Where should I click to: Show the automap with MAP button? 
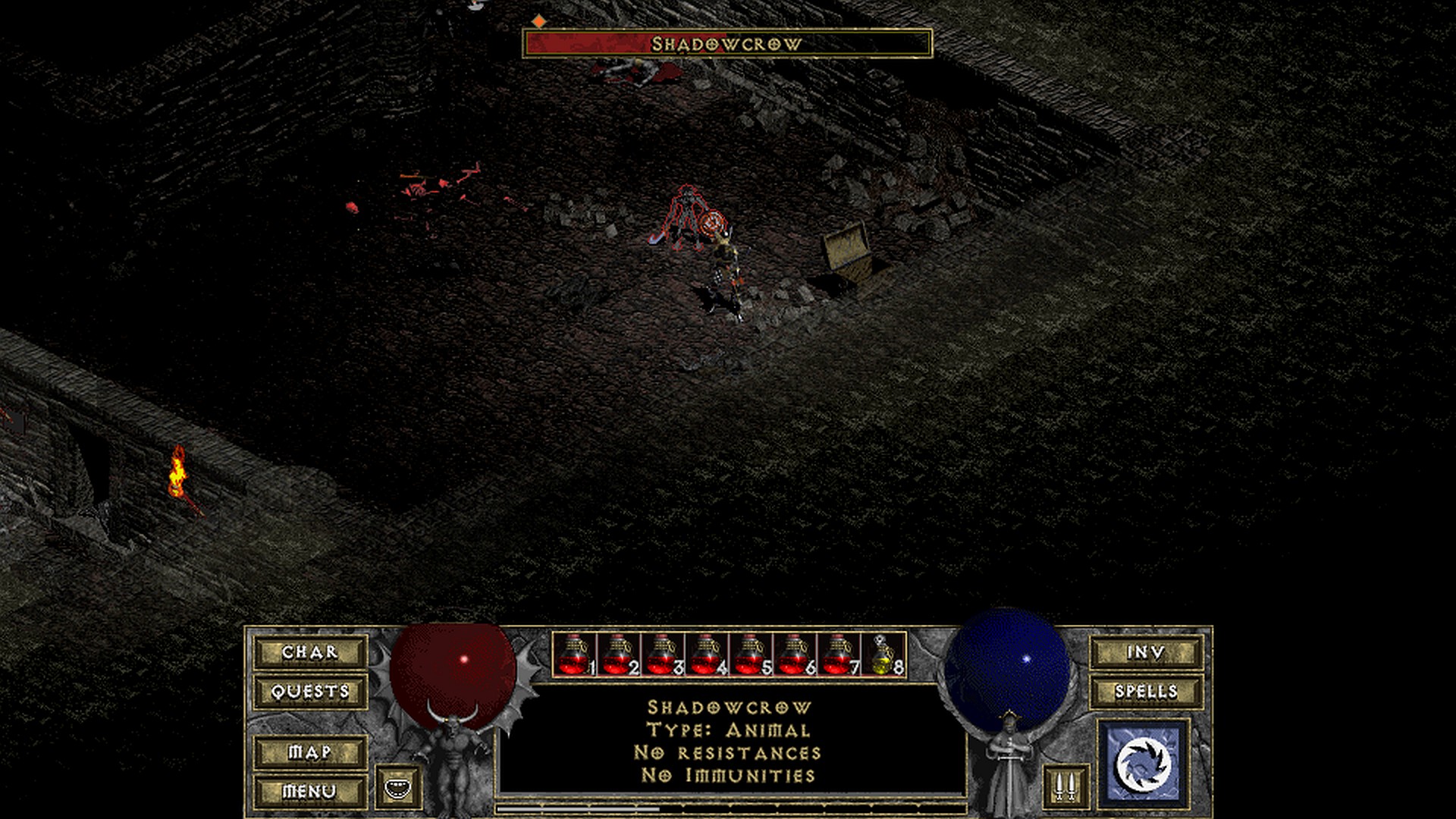point(310,752)
